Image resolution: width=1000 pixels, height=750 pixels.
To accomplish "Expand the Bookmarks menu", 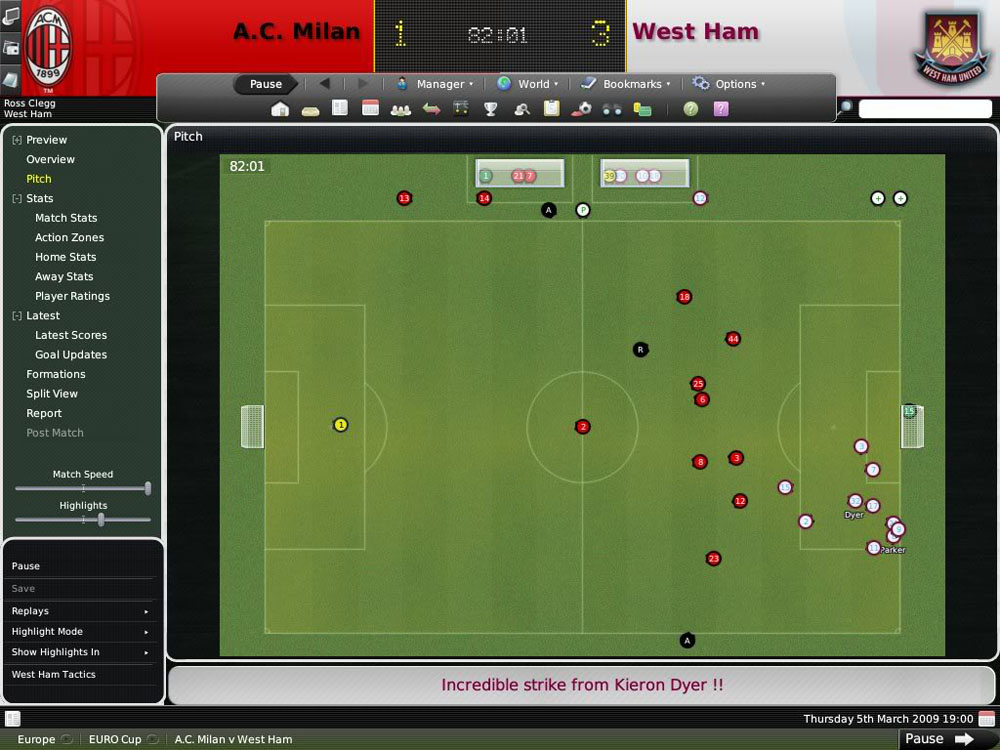I will point(625,84).
